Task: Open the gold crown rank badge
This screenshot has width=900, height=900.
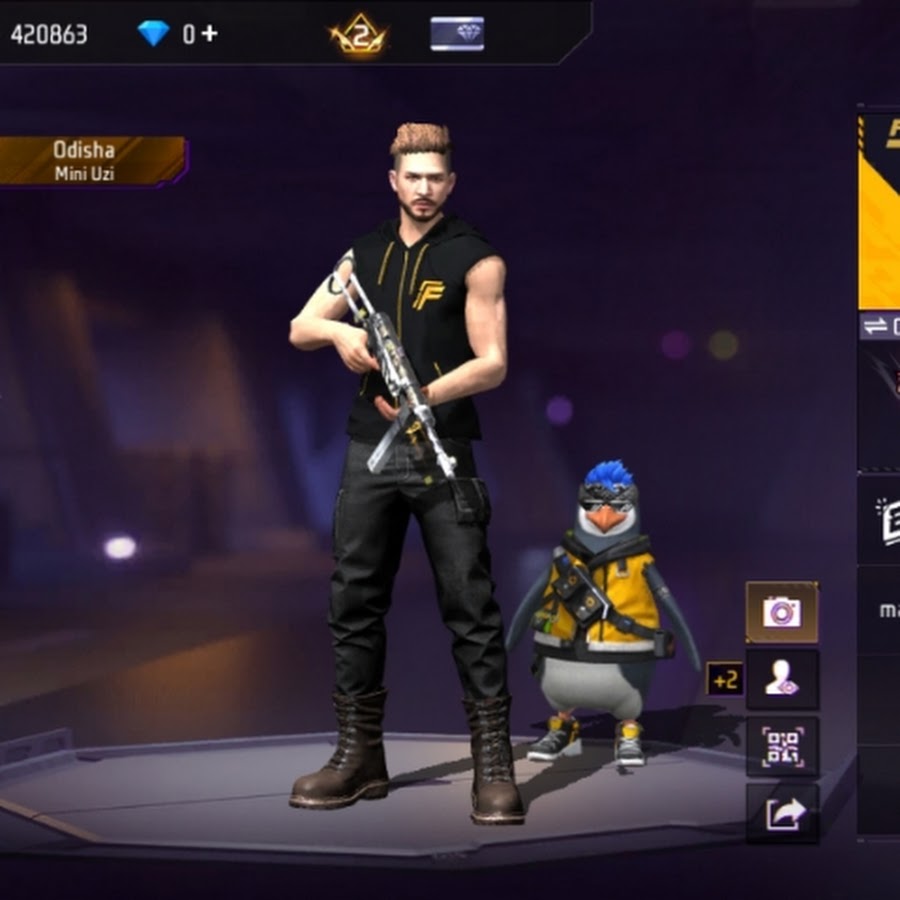Action: tap(359, 35)
